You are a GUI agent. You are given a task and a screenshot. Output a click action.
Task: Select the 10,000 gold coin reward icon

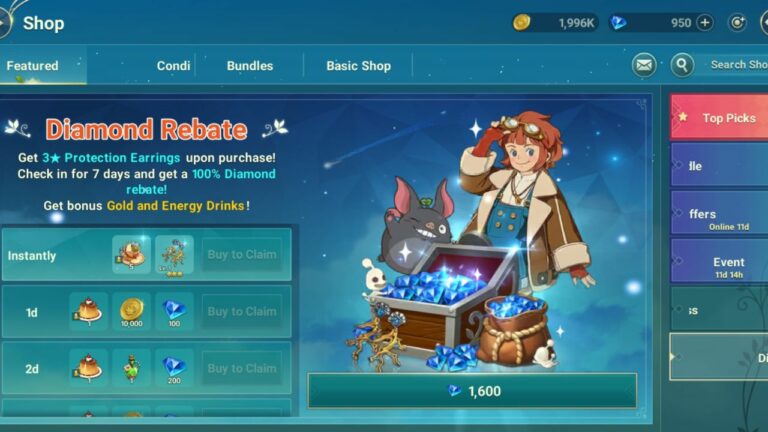coord(132,312)
